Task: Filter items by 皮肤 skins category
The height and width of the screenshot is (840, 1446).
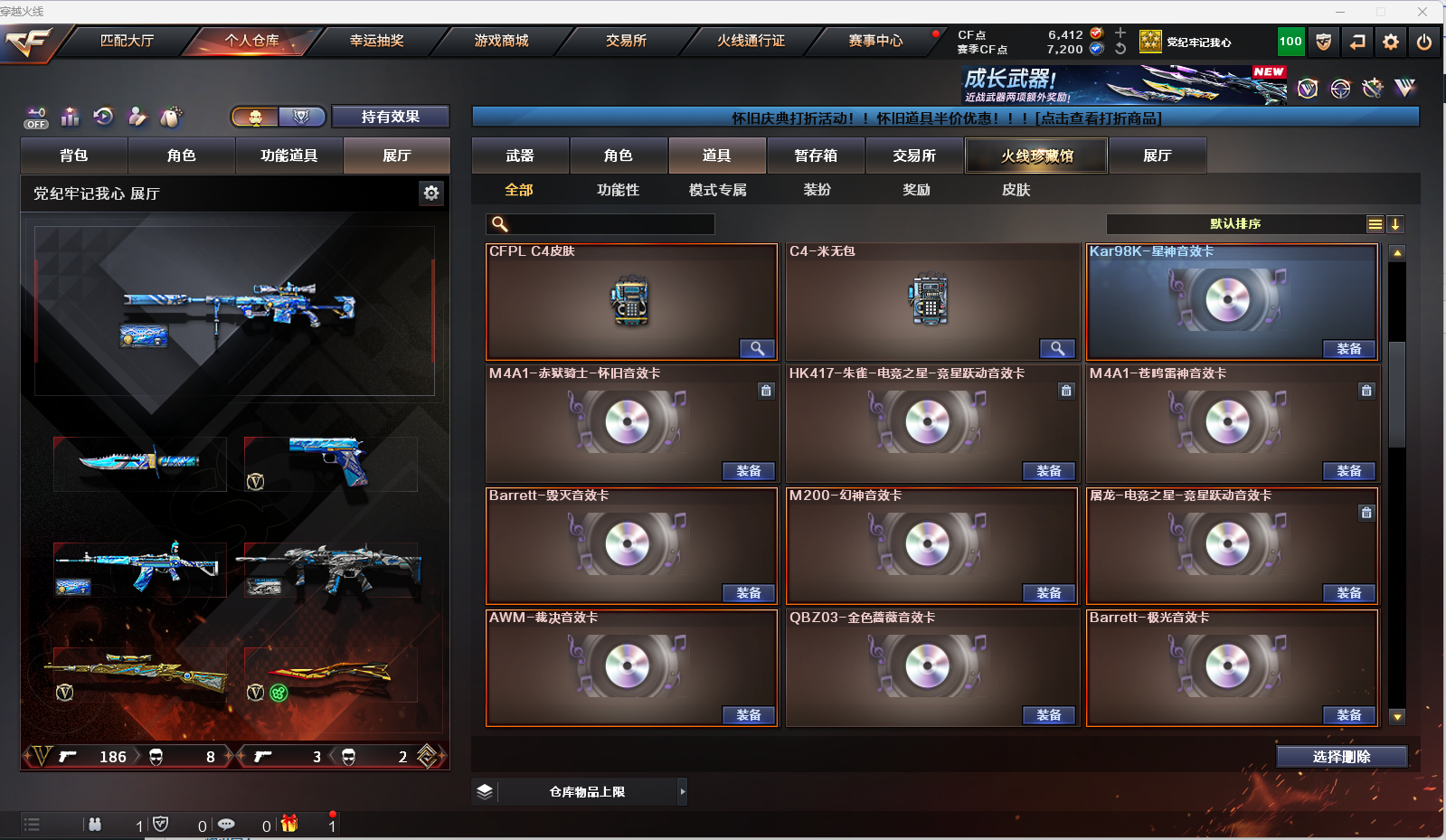Action: 1016,190
